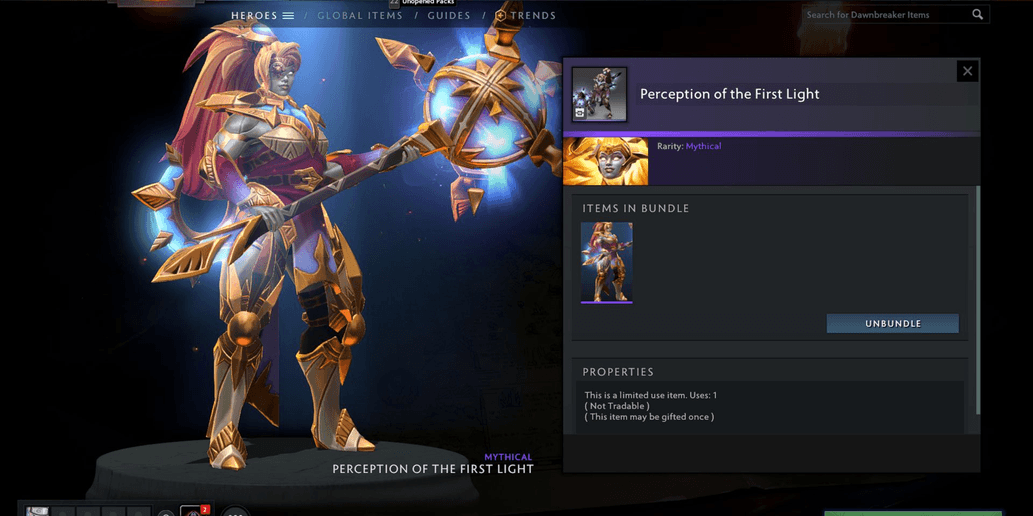Image resolution: width=1033 pixels, height=516 pixels.
Task: Click the magnifying glass search icon
Action: (x=978, y=15)
